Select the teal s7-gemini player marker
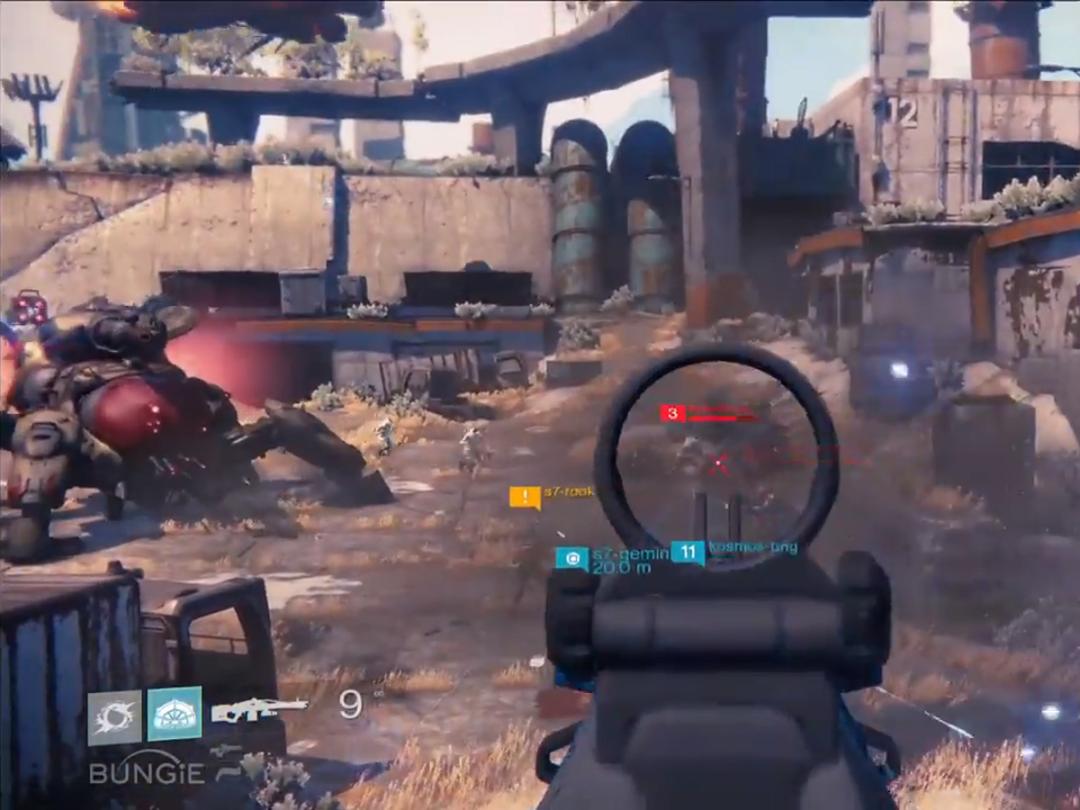1080x810 pixels. 573,558
